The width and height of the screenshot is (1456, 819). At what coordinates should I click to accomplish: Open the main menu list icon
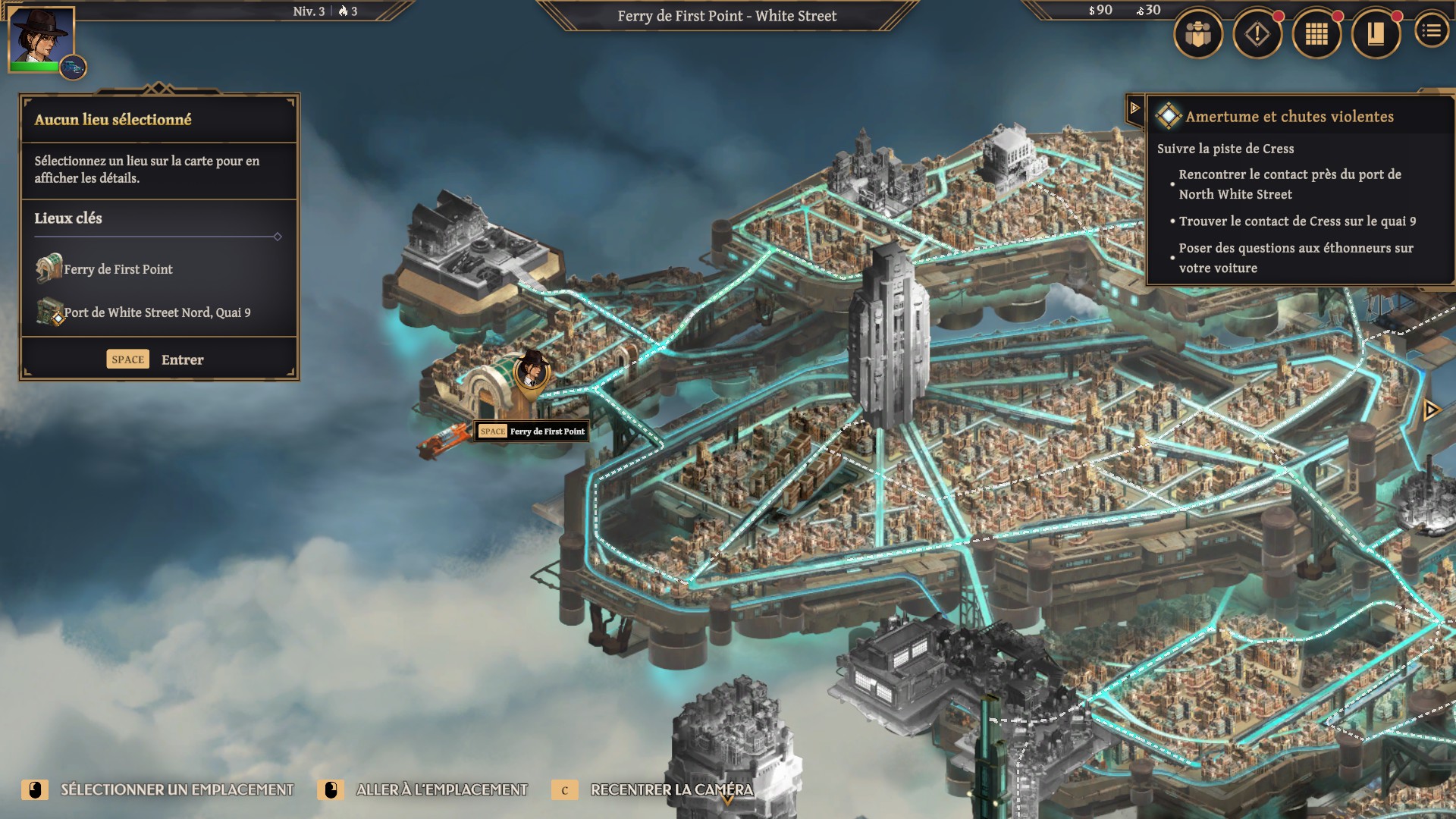[x=1432, y=31]
